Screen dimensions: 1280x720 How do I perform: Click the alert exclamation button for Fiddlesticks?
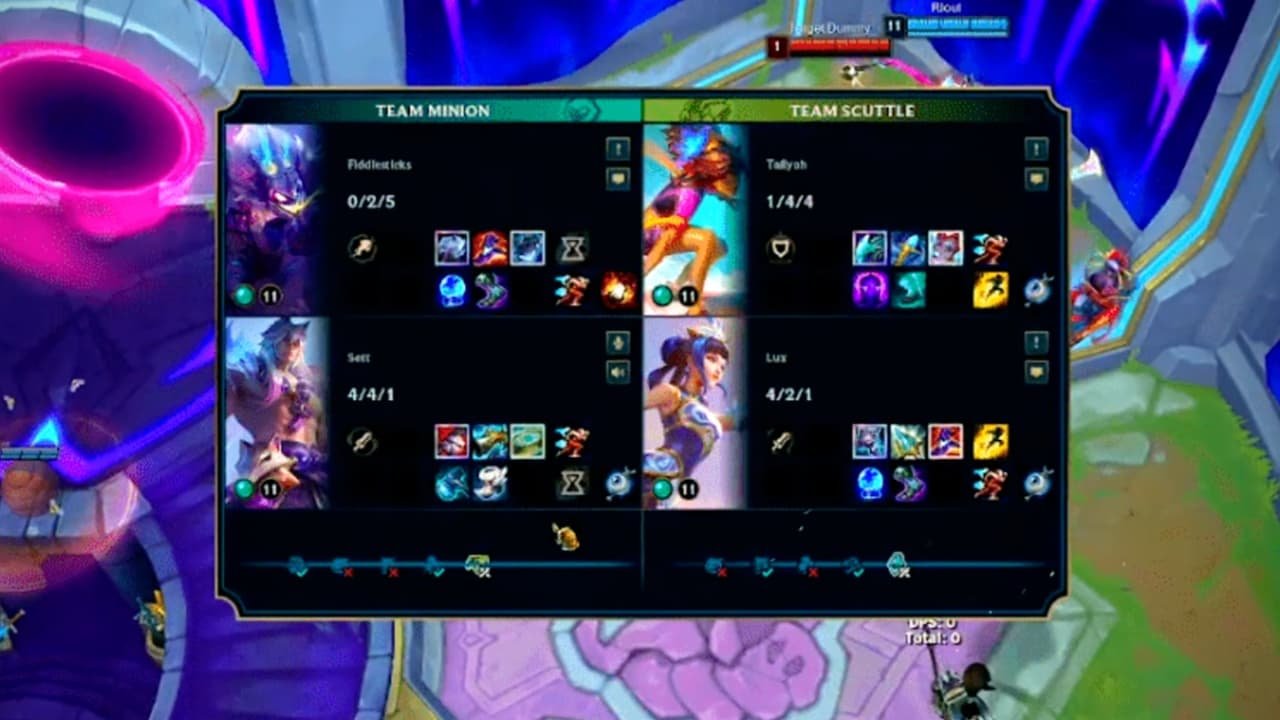pyautogui.click(x=618, y=147)
